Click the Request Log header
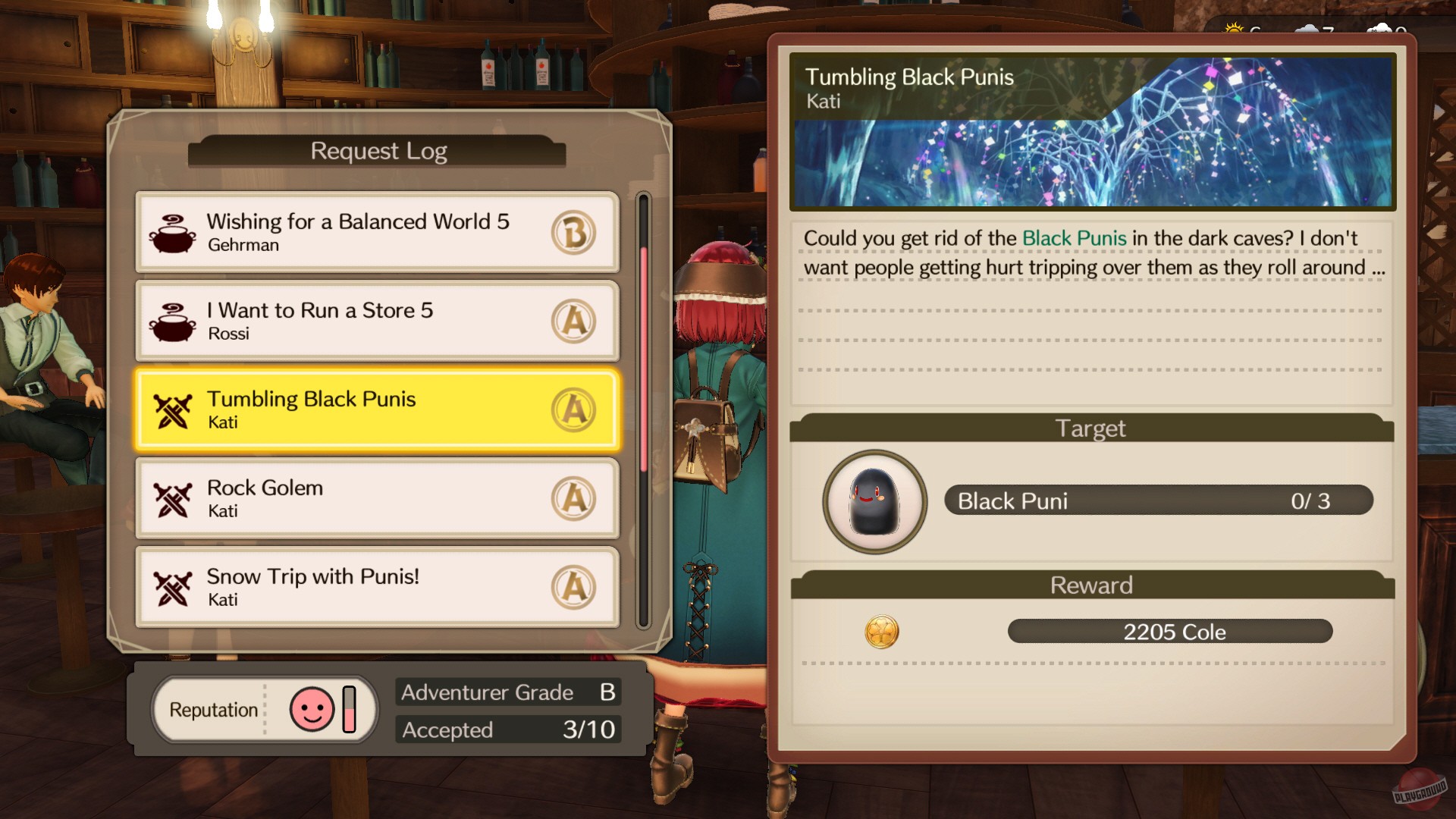 pyautogui.click(x=378, y=150)
